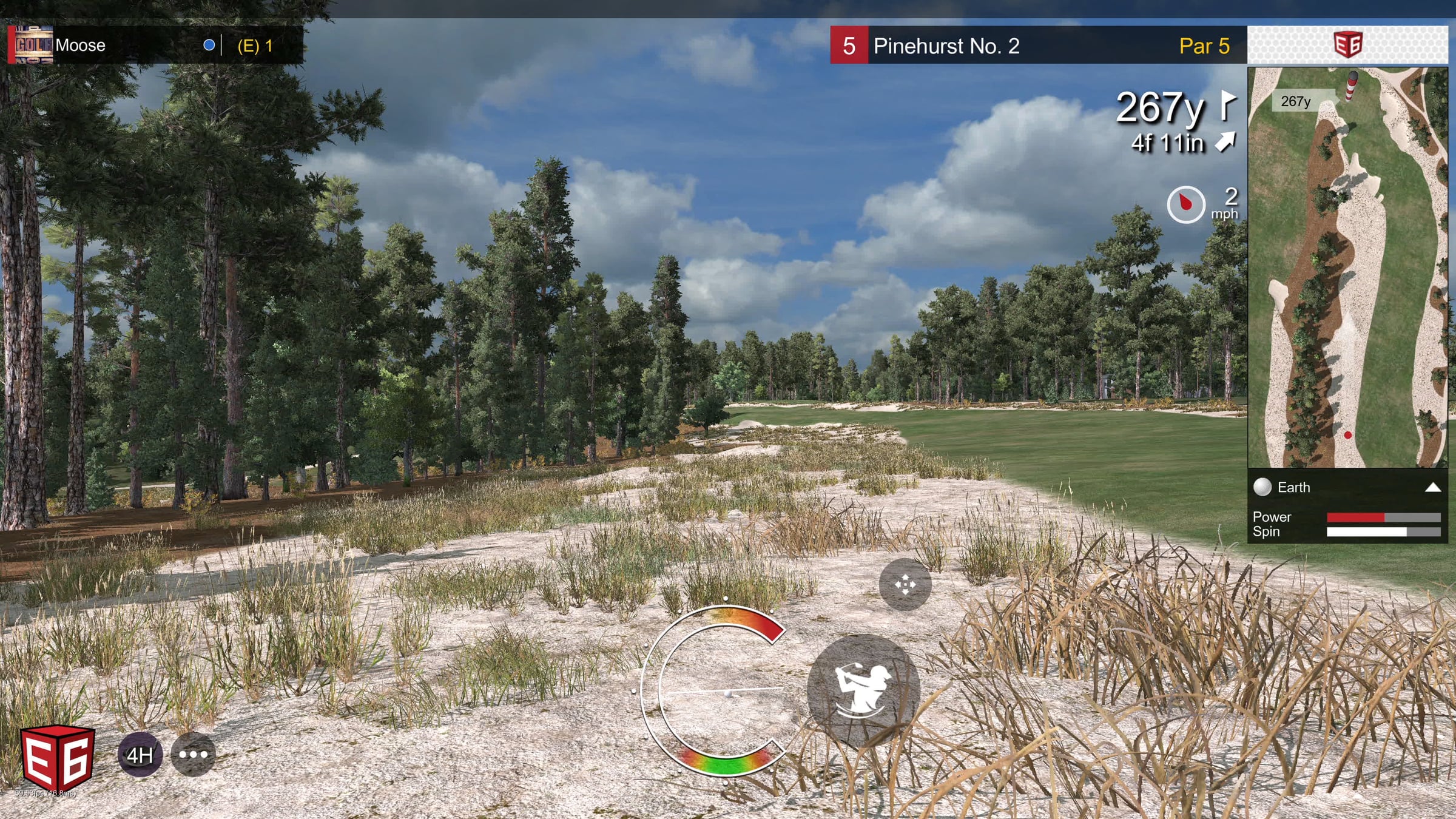Viewport: 1456px width, 819px height.
Task: Expand the Earth ball panel arrow
Action: pos(1432,487)
